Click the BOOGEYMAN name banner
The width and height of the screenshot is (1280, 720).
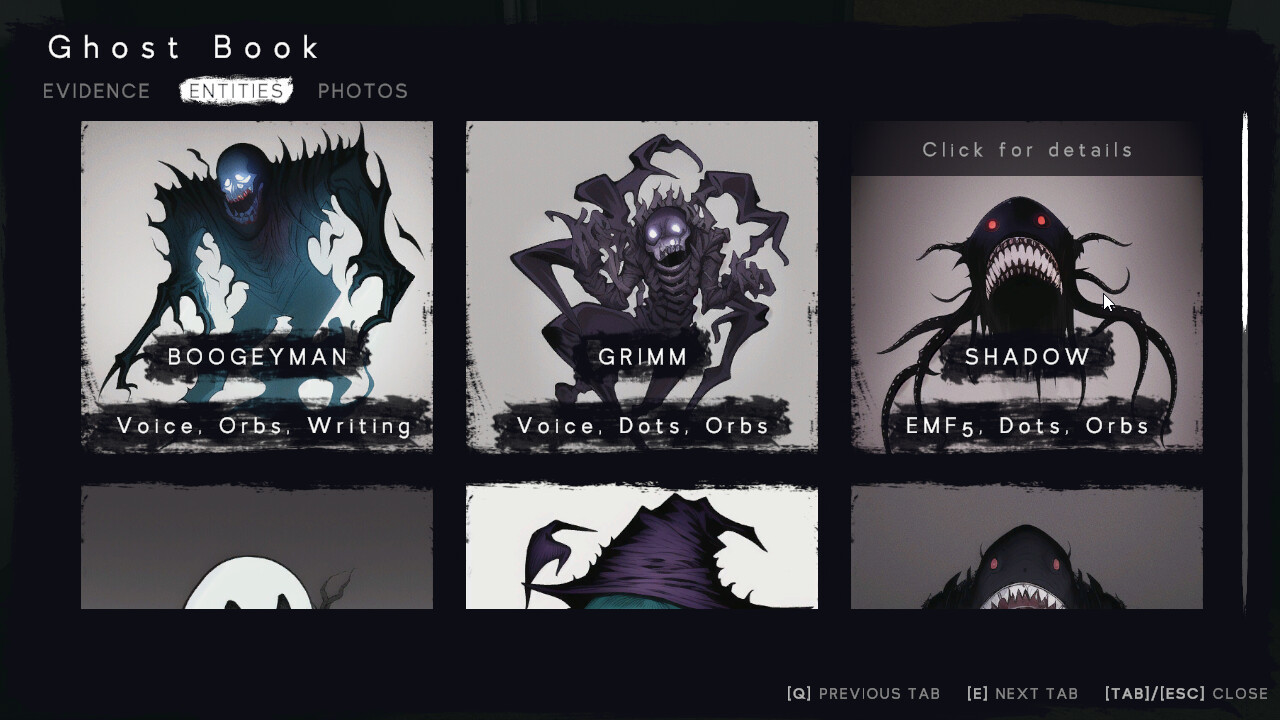tap(257, 356)
